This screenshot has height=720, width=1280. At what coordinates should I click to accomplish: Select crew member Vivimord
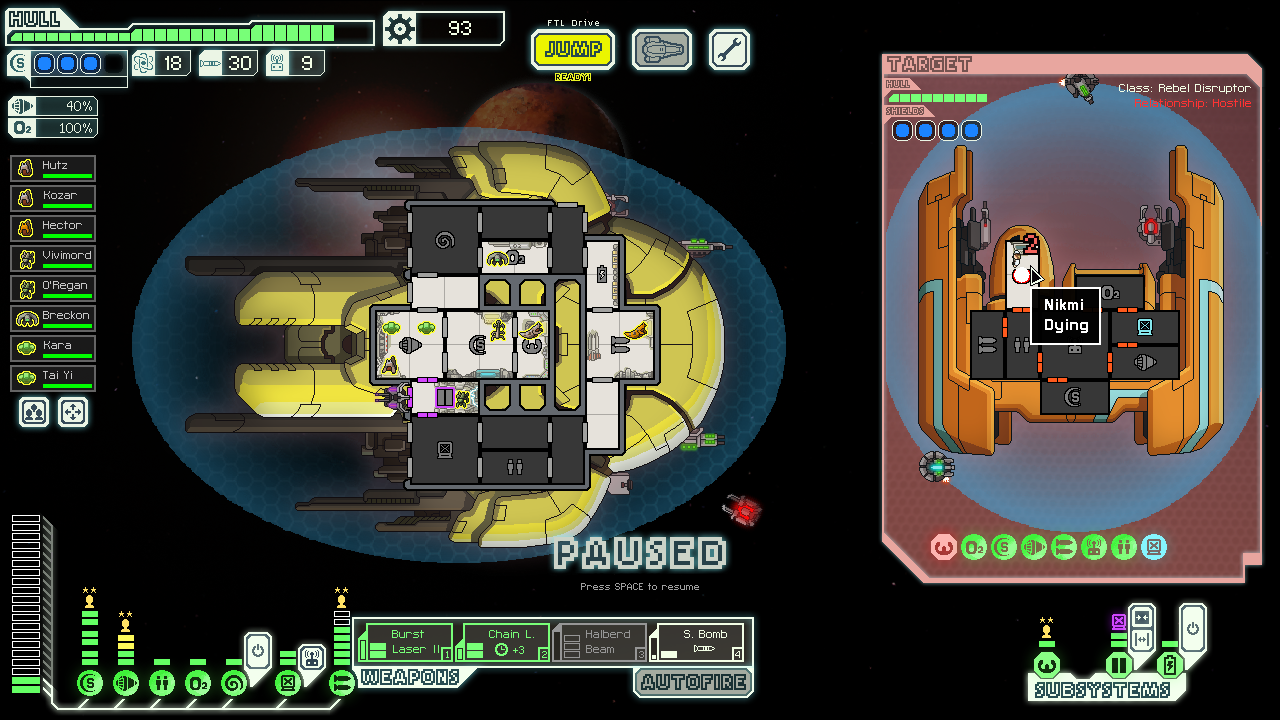coord(54,259)
